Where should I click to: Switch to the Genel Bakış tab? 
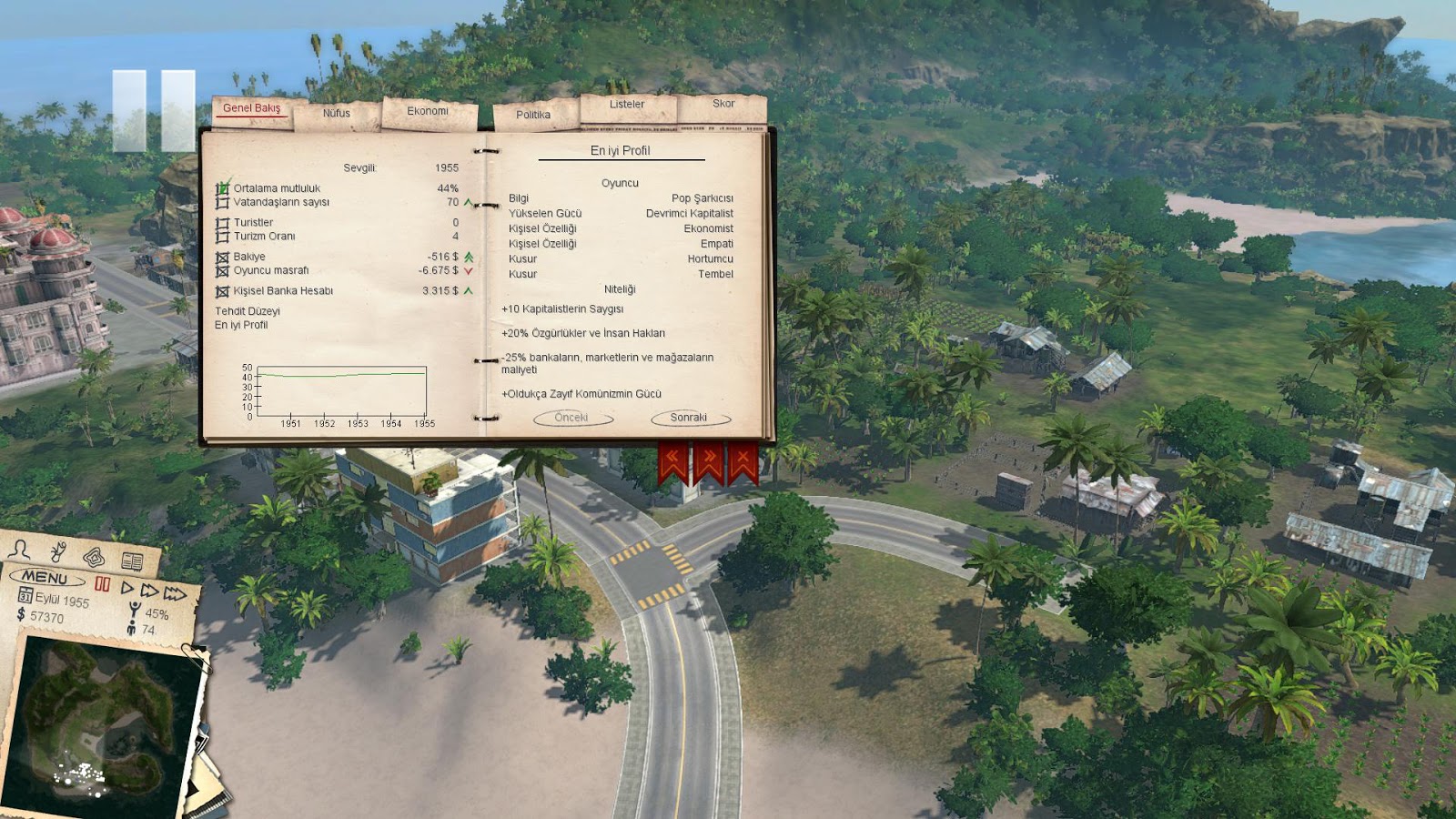pos(252,108)
